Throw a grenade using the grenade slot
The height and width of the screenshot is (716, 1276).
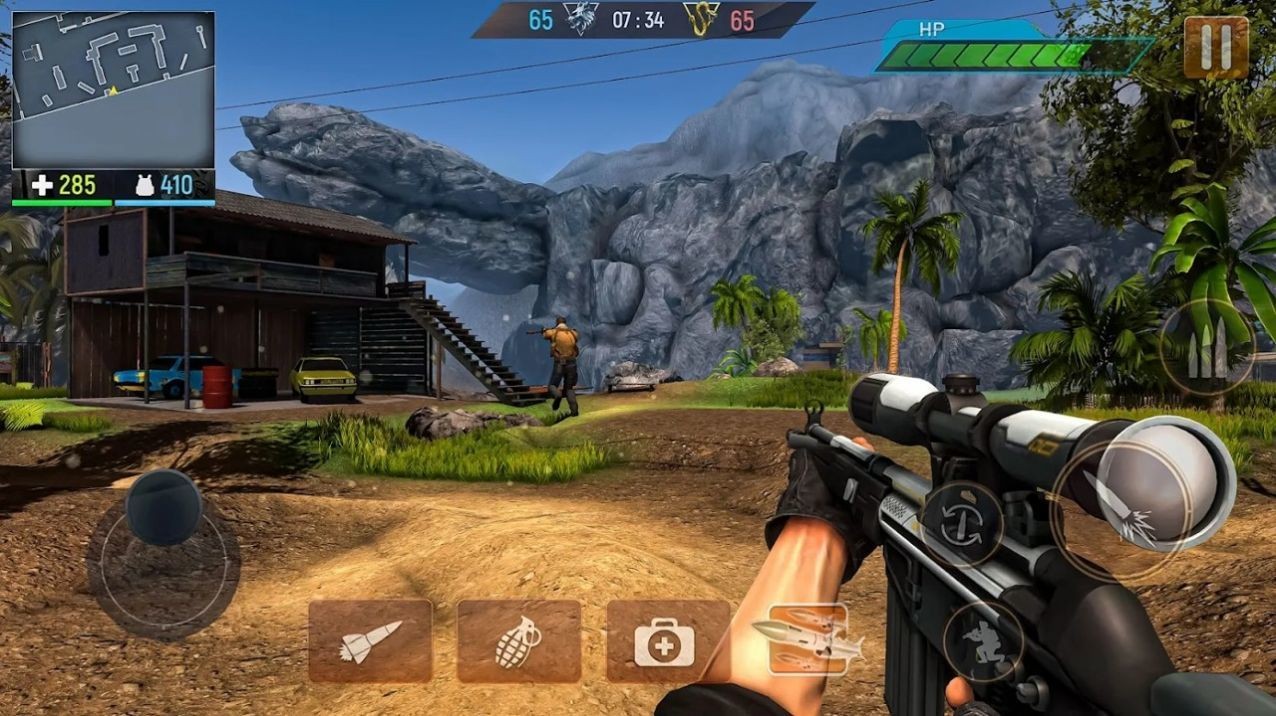click(518, 641)
